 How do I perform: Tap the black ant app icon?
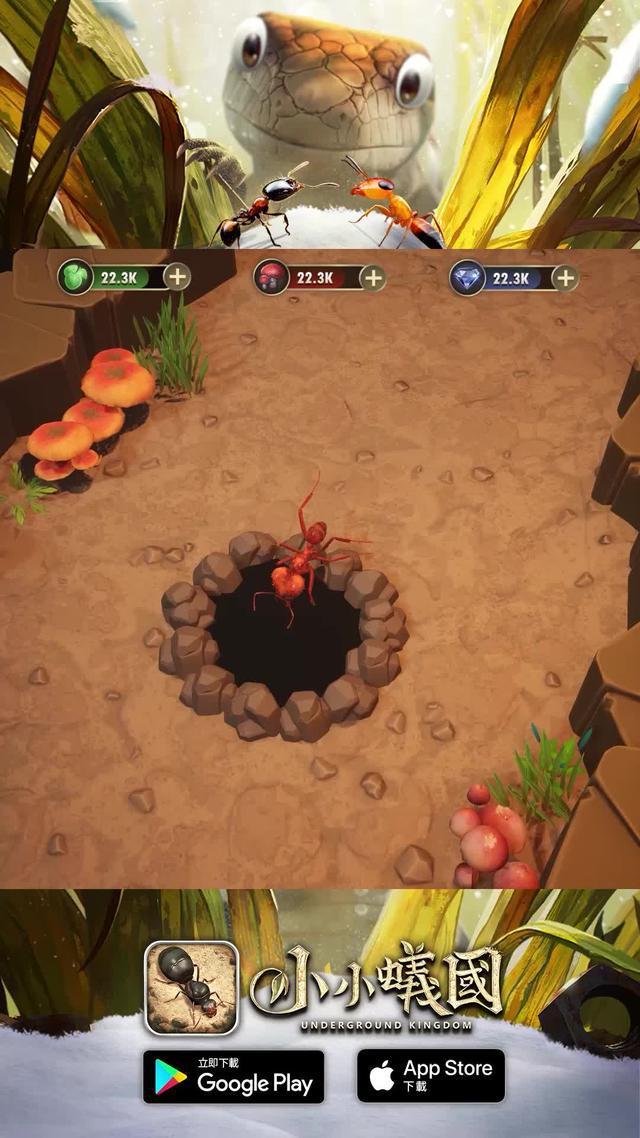point(192,987)
